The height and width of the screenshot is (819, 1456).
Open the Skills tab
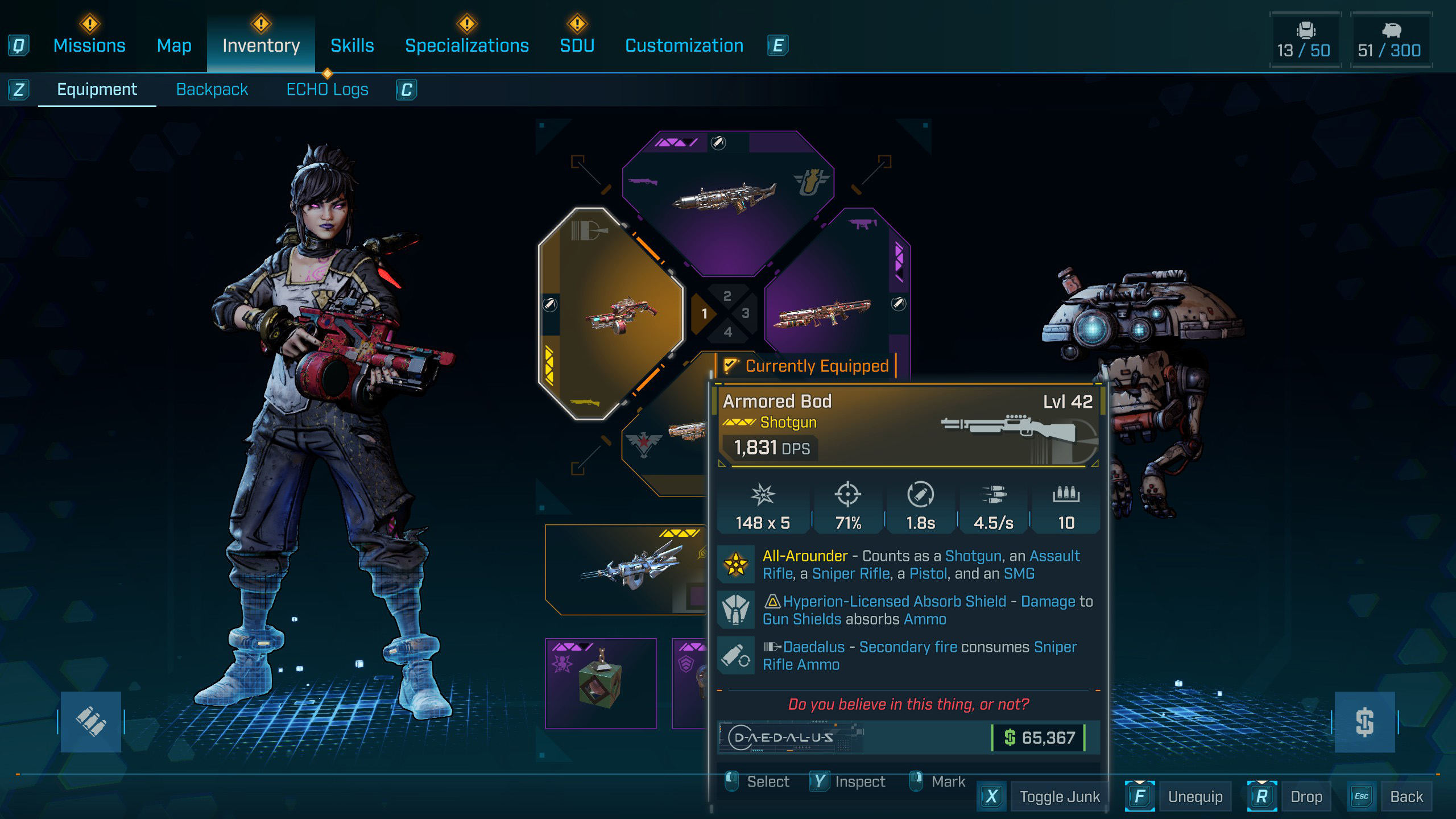point(352,45)
